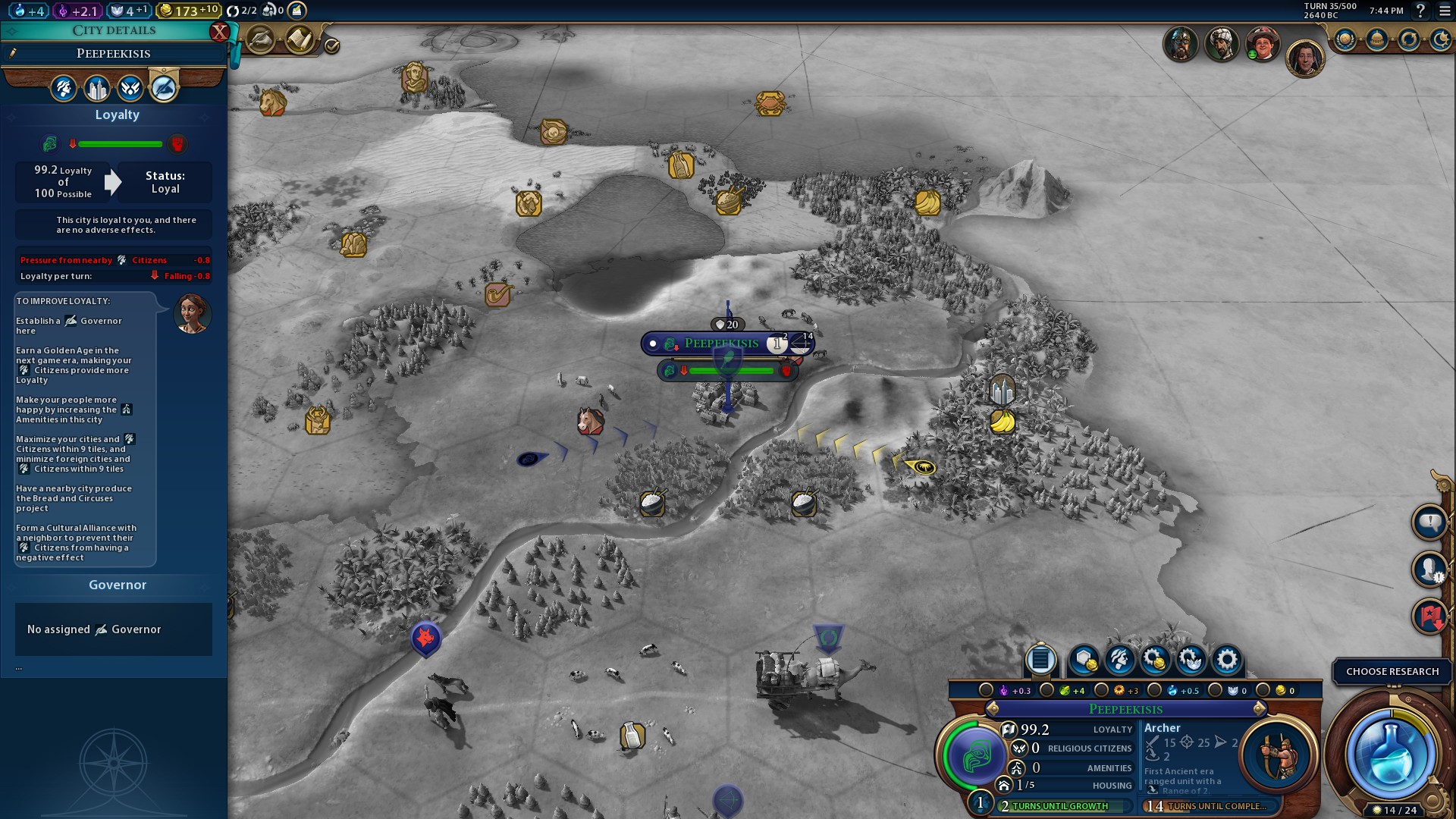Open the Civilopedia question mark icon
Screen dimensions: 1456x819
point(1421,11)
